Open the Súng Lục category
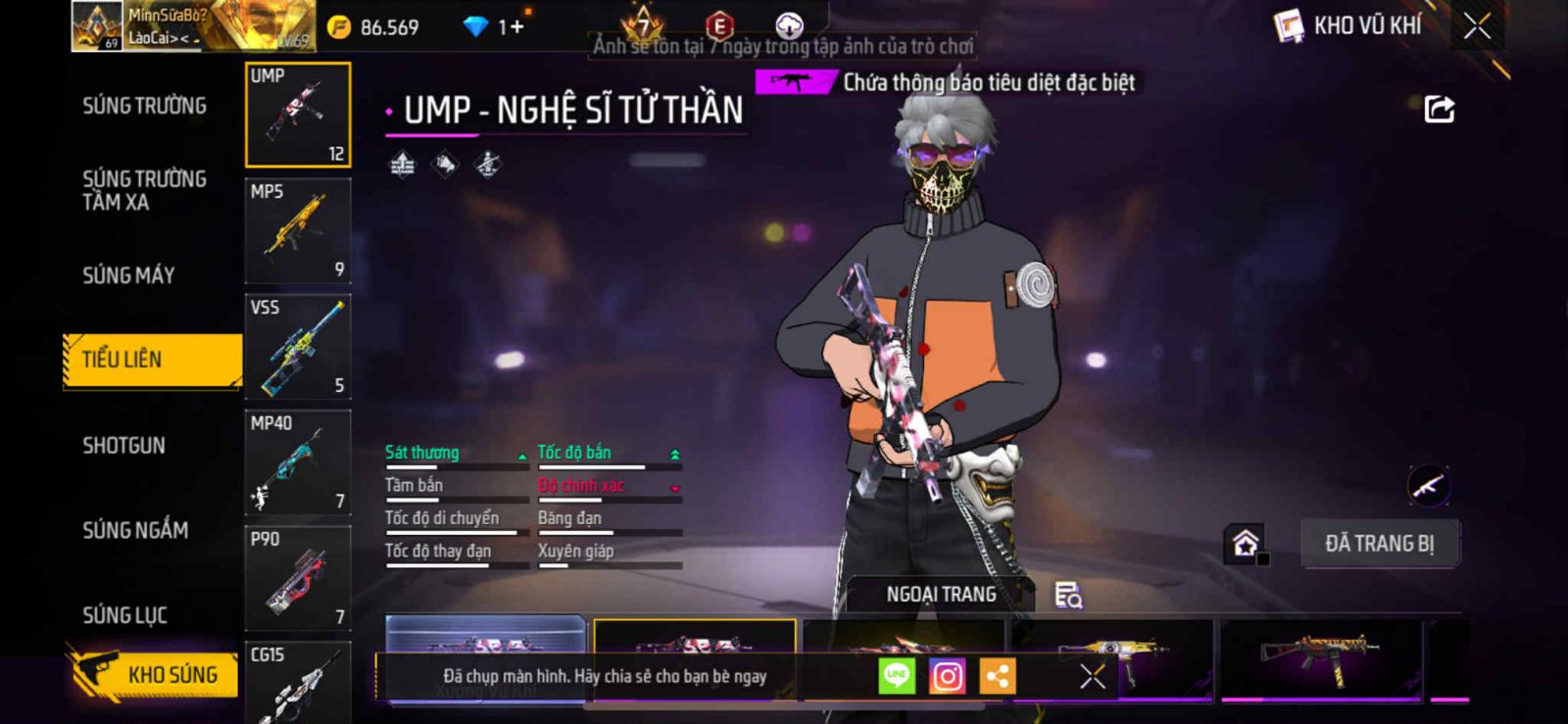 click(124, 615)
